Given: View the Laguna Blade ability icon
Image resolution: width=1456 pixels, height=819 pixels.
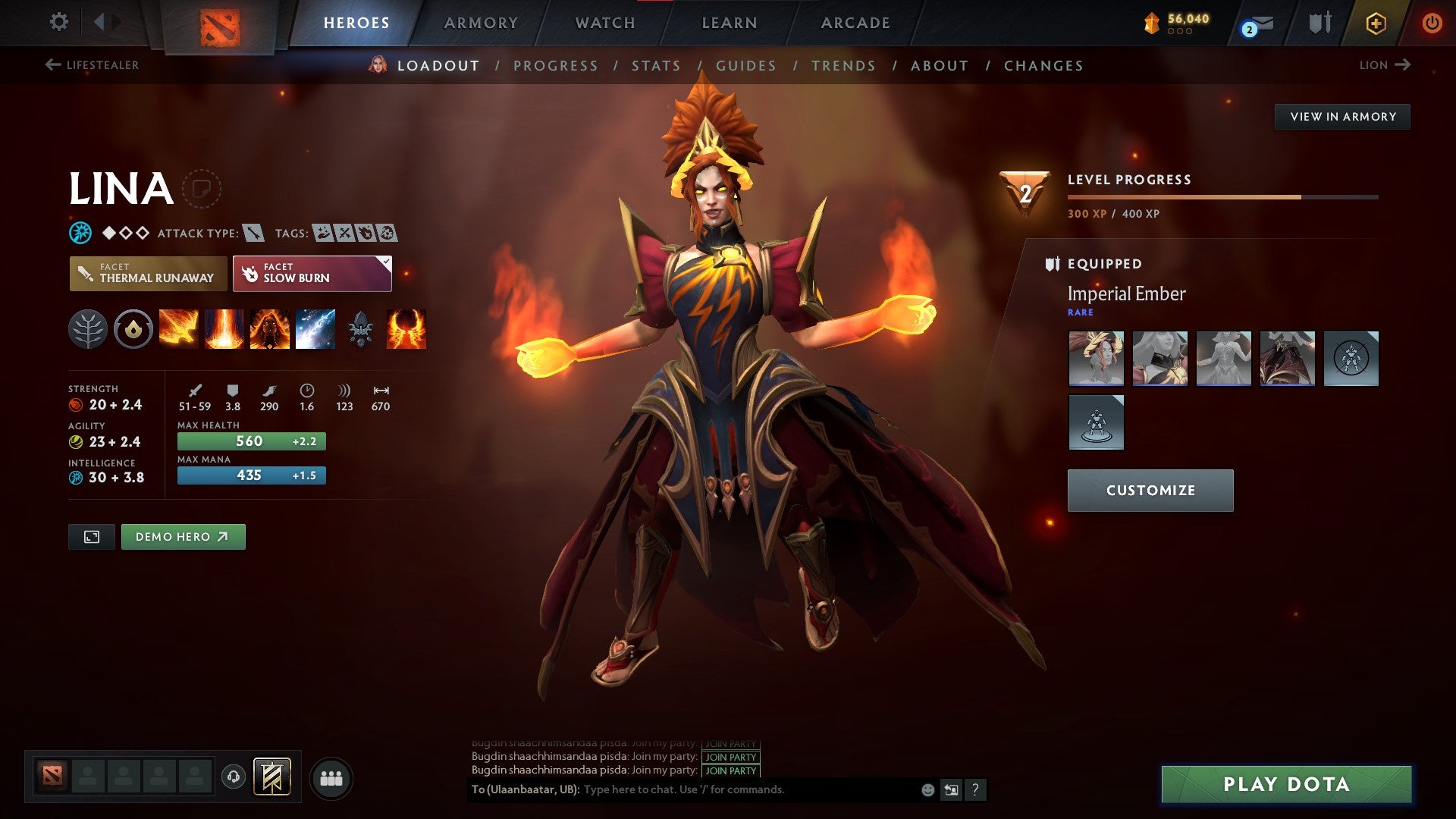Looking at the screenshot, I should coord(316,329).
